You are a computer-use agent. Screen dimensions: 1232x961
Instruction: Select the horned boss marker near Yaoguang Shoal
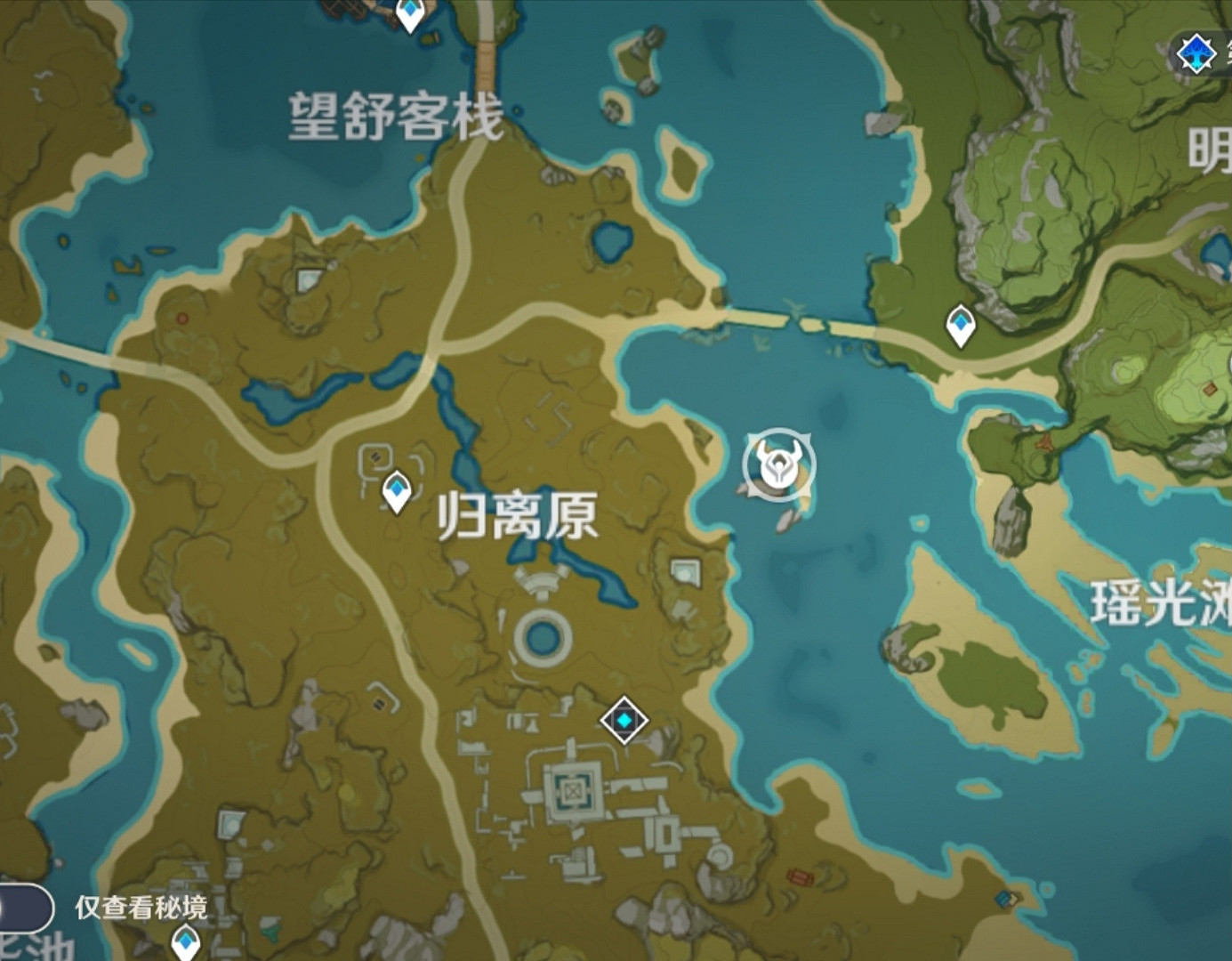tap(779, 463)
